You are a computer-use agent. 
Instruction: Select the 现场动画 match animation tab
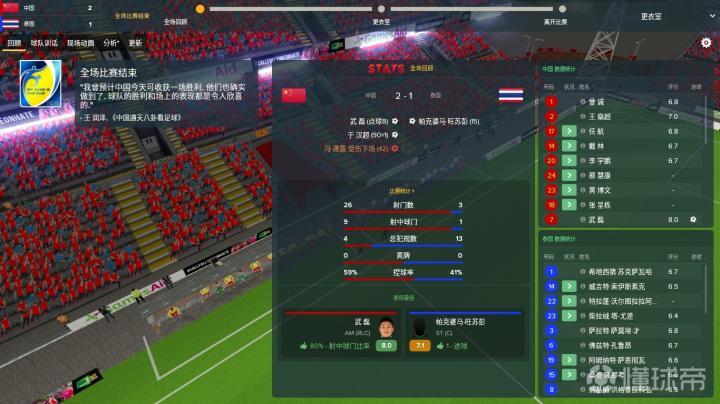(81, 43)
